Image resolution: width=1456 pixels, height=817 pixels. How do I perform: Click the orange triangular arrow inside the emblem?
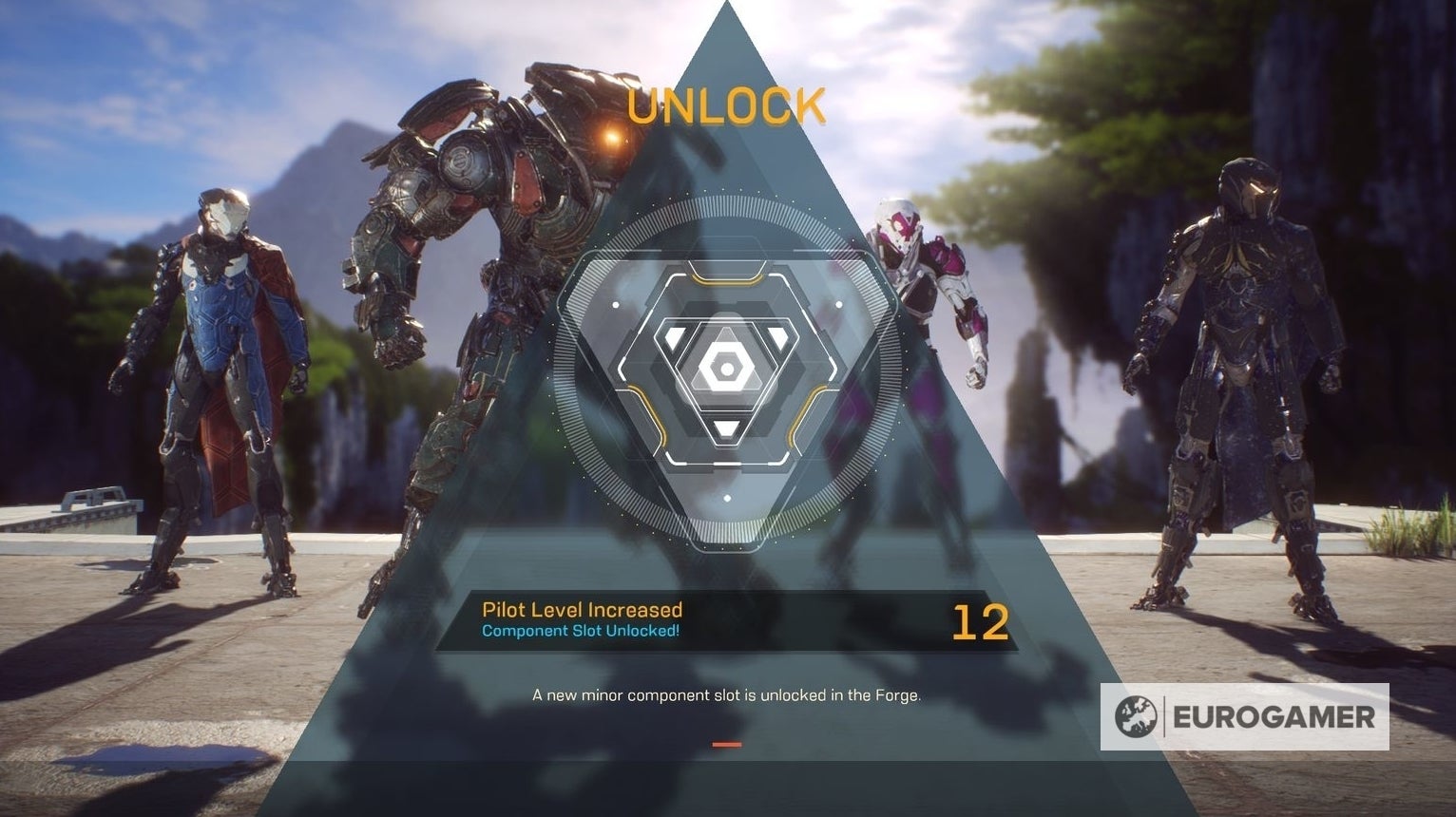[728, 280]
